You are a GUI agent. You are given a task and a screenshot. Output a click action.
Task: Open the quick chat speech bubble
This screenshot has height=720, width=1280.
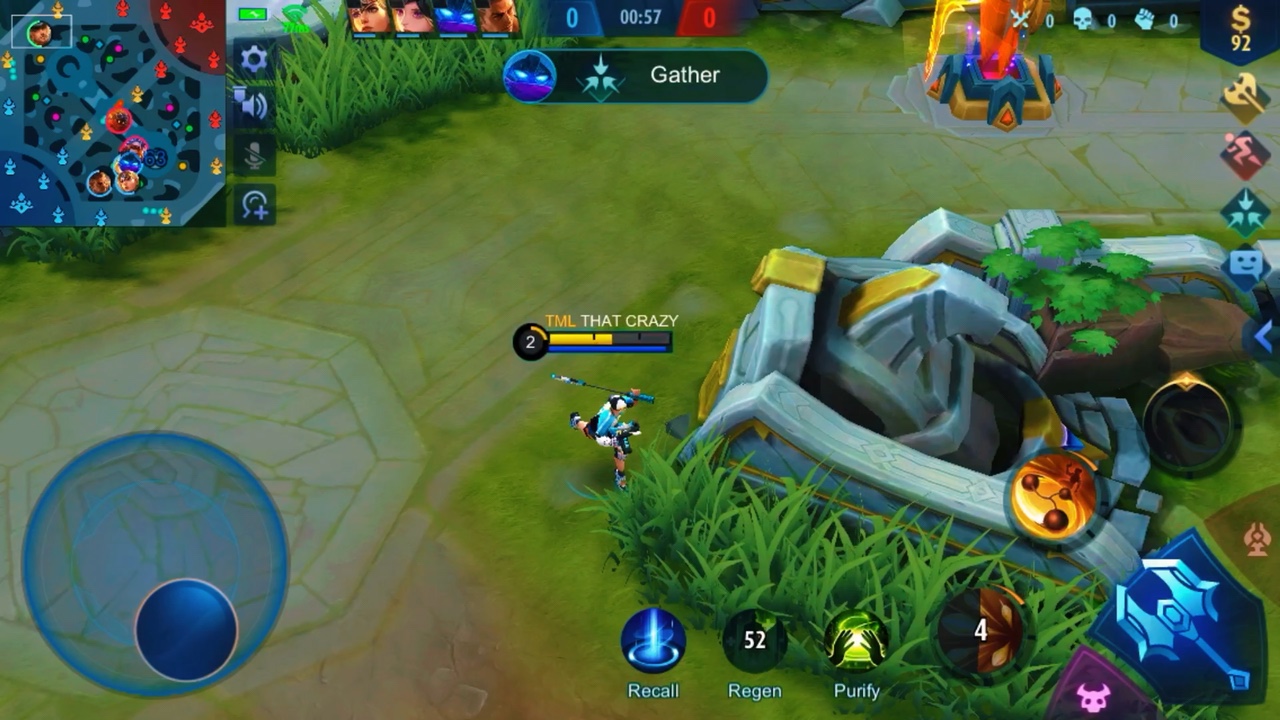1245,267
